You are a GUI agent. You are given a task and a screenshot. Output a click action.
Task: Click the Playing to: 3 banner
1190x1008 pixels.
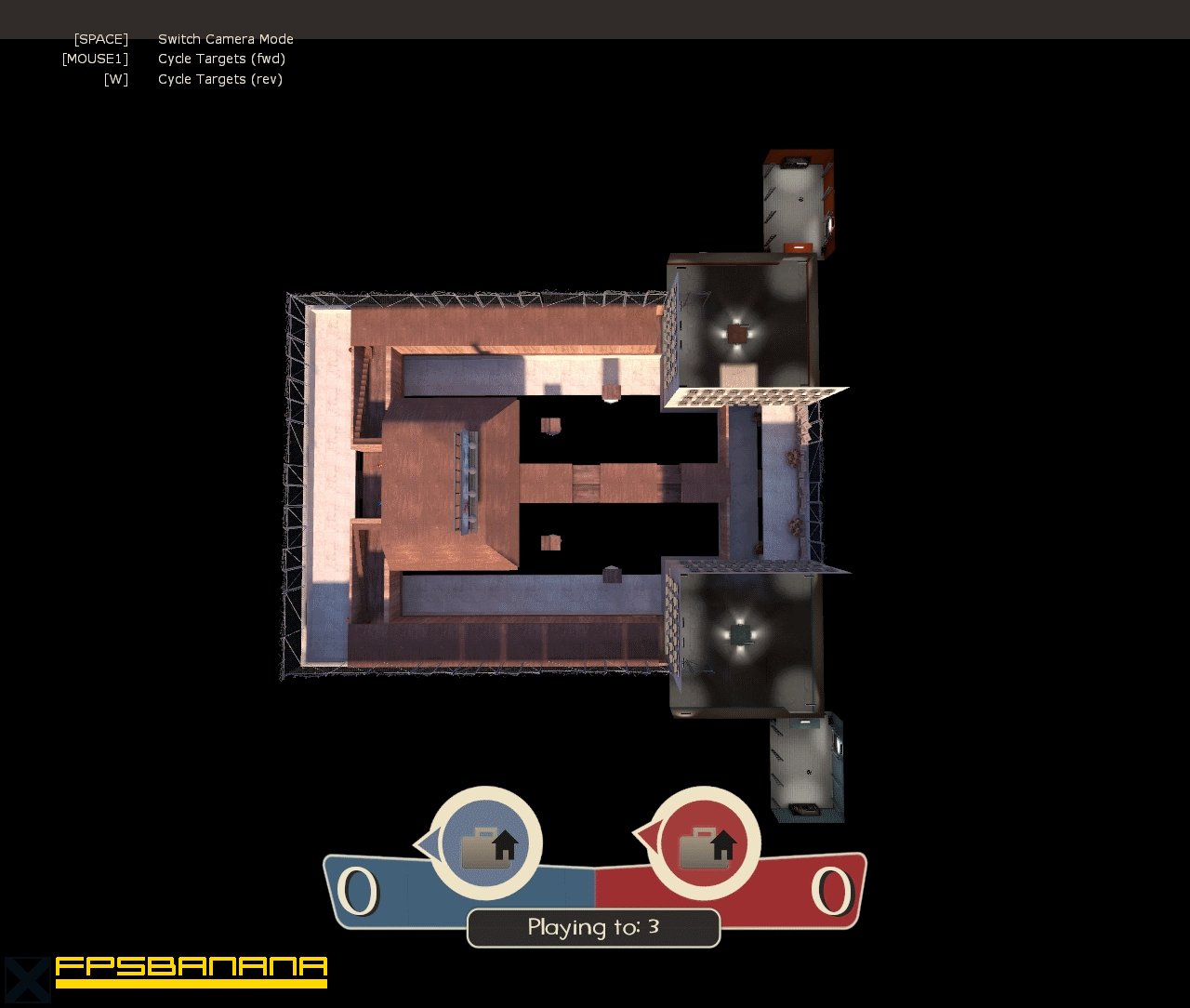(593, 927)
